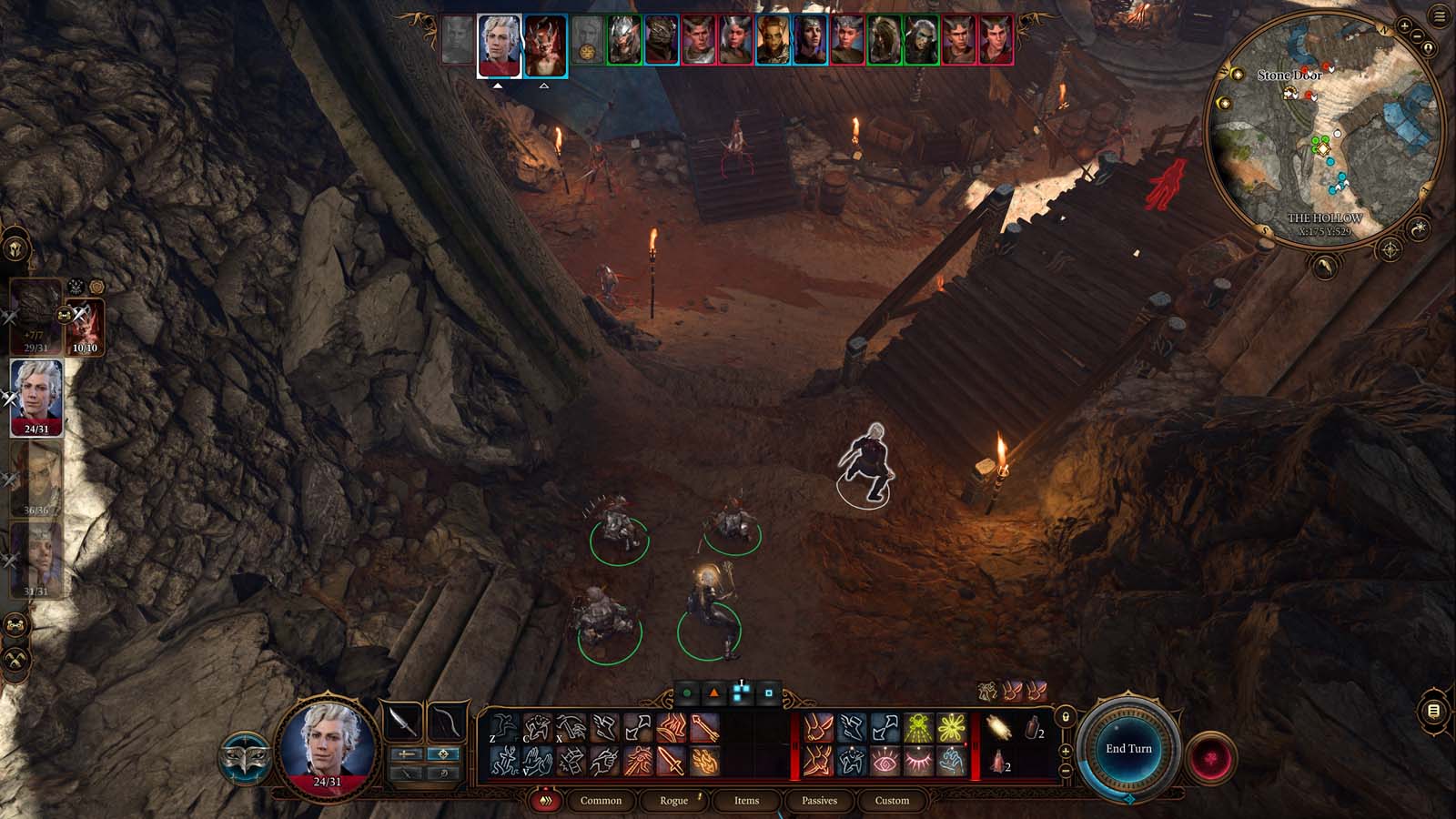
Task: Open the Rogue actions tab
Action: point(673,801)
